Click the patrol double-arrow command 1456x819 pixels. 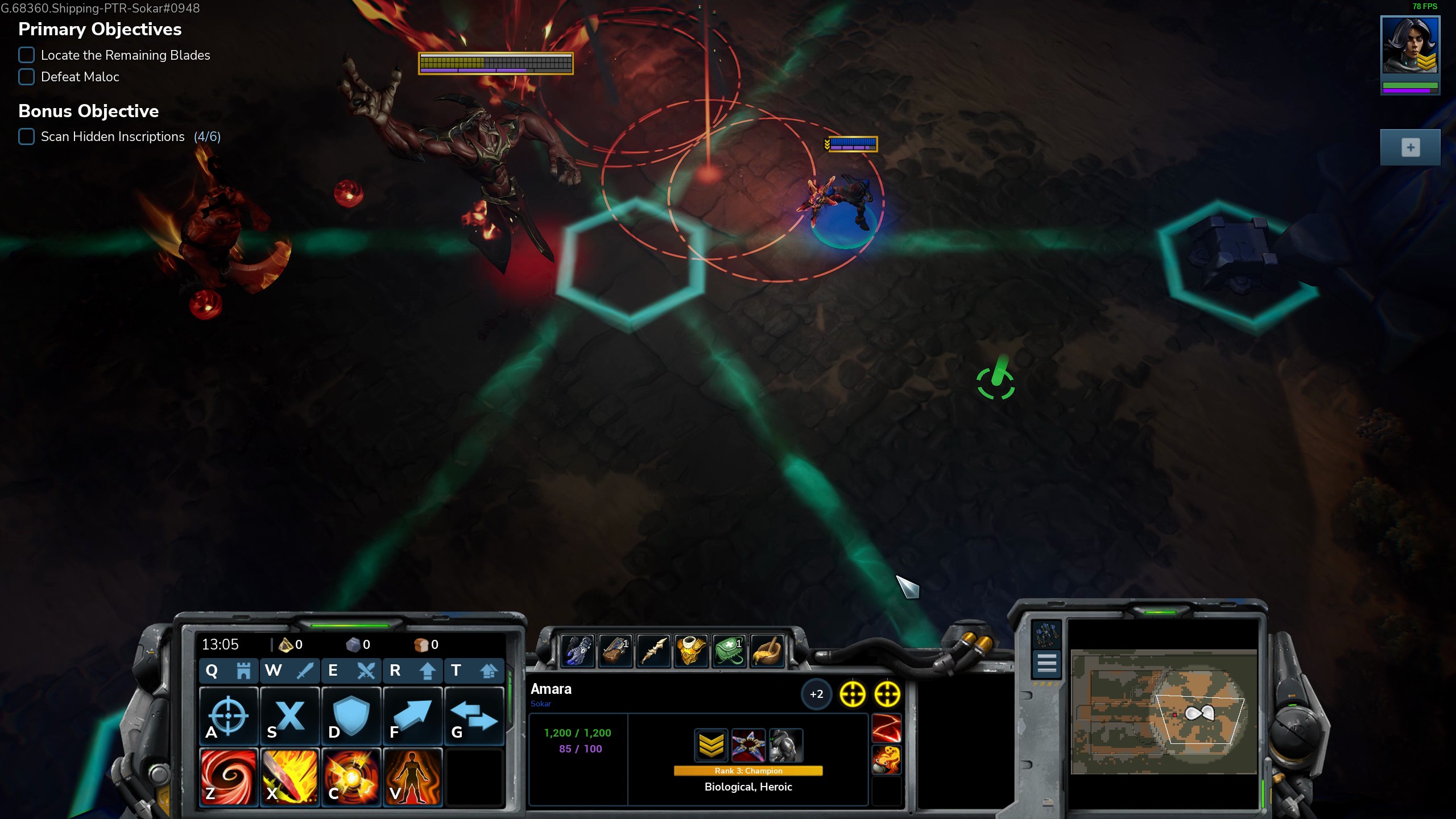point(474,715)
